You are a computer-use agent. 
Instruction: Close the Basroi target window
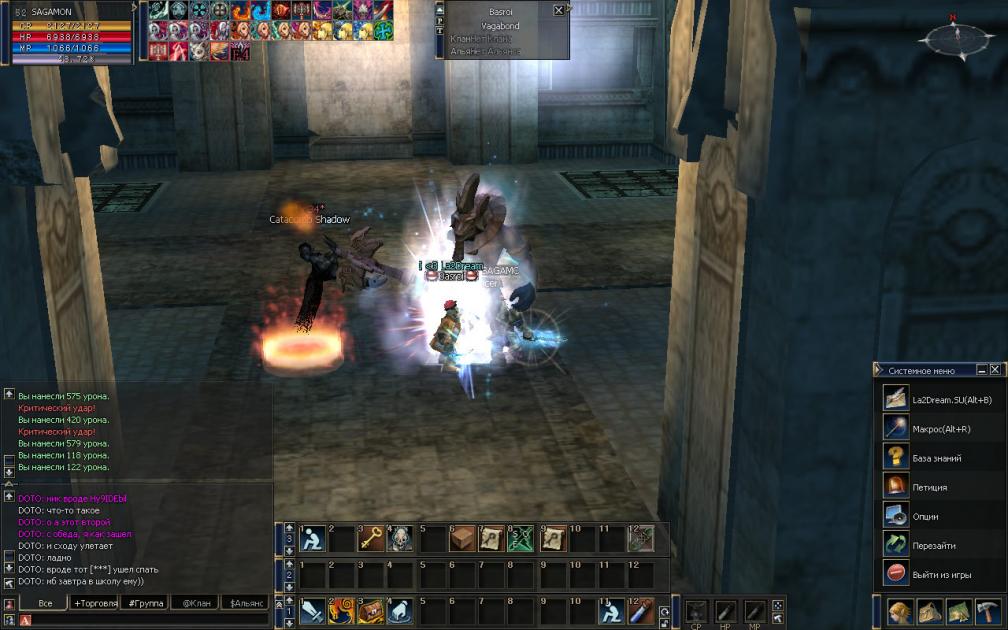[558, 10]
